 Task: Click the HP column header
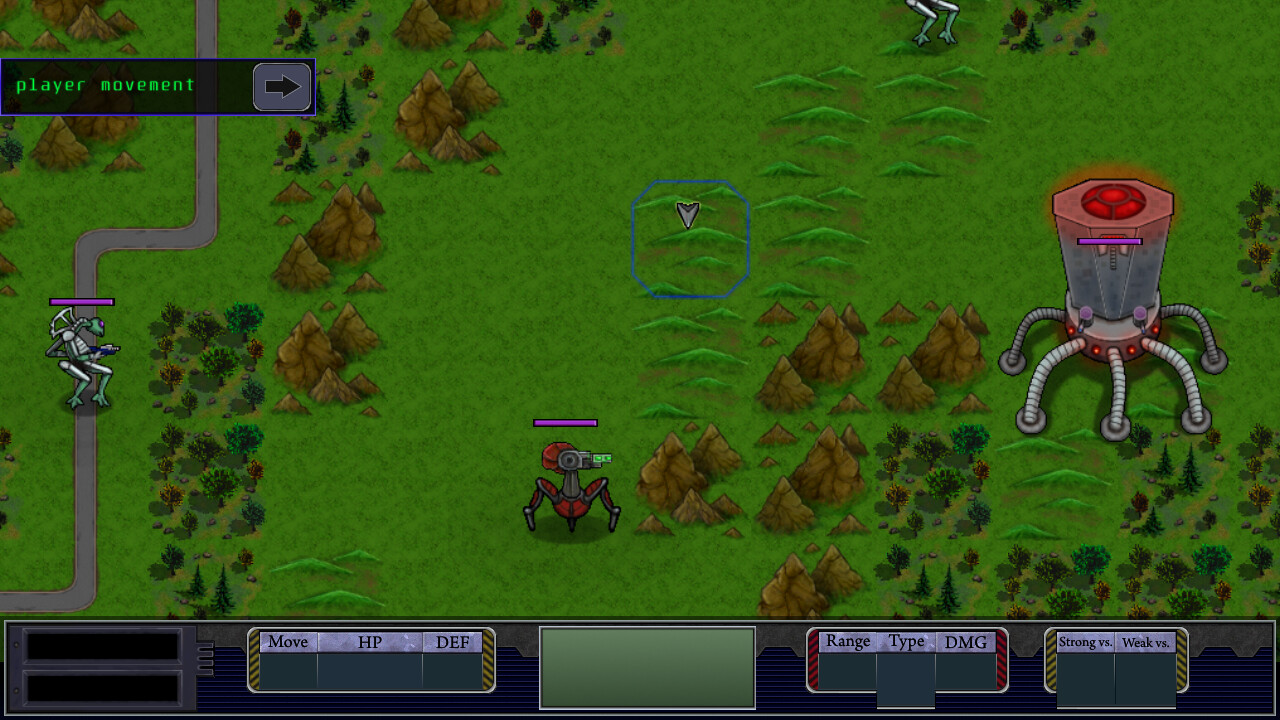click(x=369, y=642)
